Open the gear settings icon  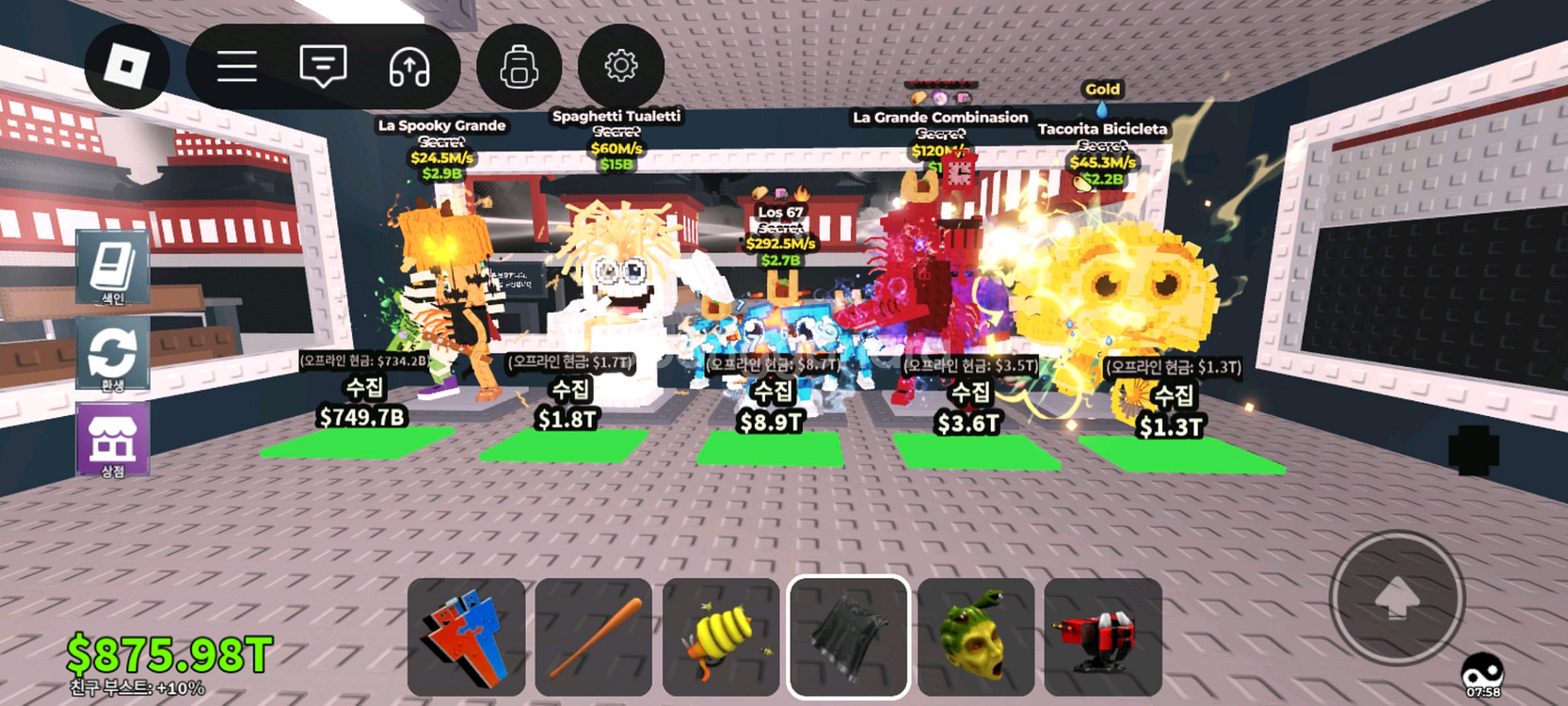tap(620, 66)
